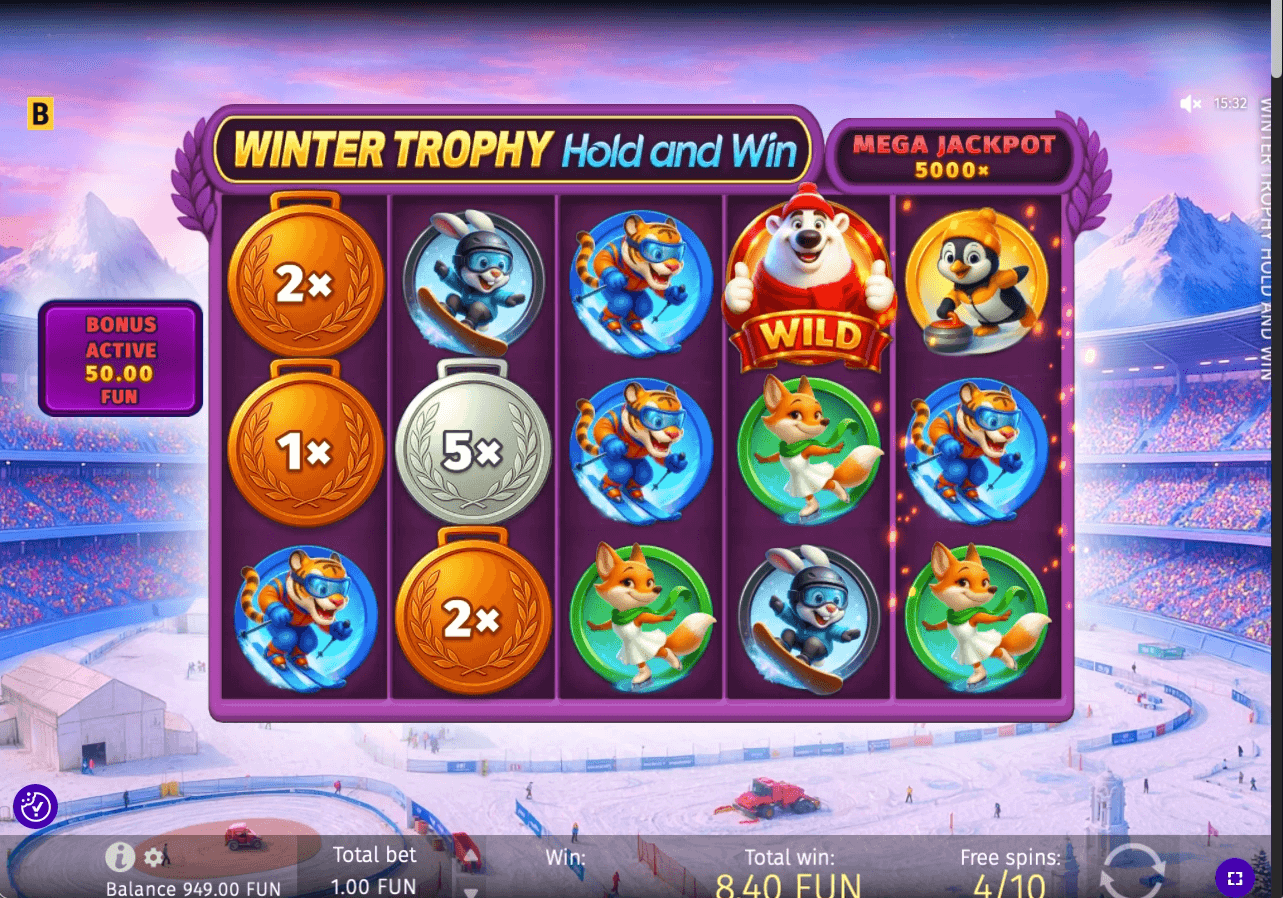Click the yellow B badge logo
The width and height of the screenshot is (1283, 898).
[x=39, y=112]
